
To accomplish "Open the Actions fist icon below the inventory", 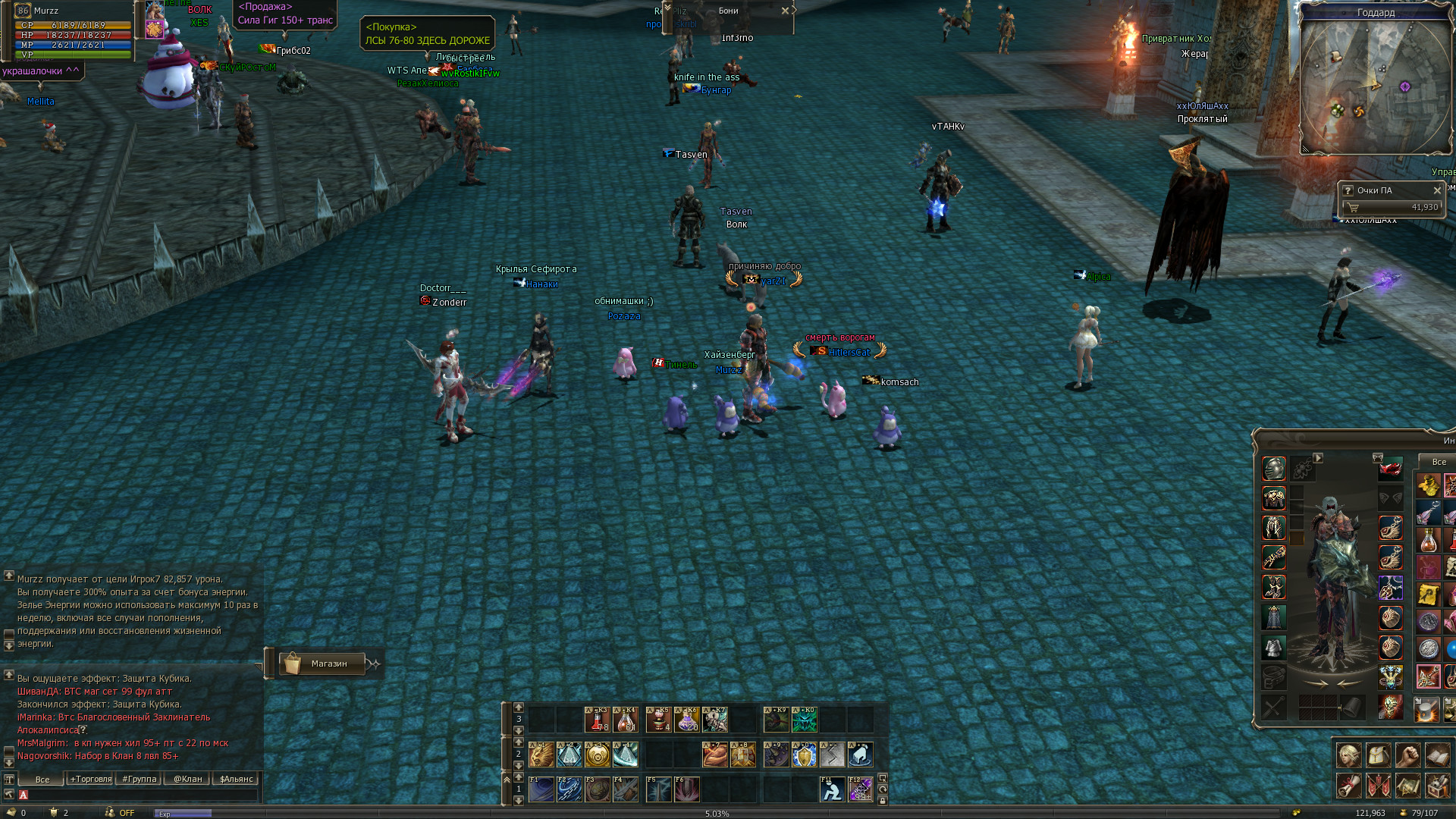I will click(1407, 756).
